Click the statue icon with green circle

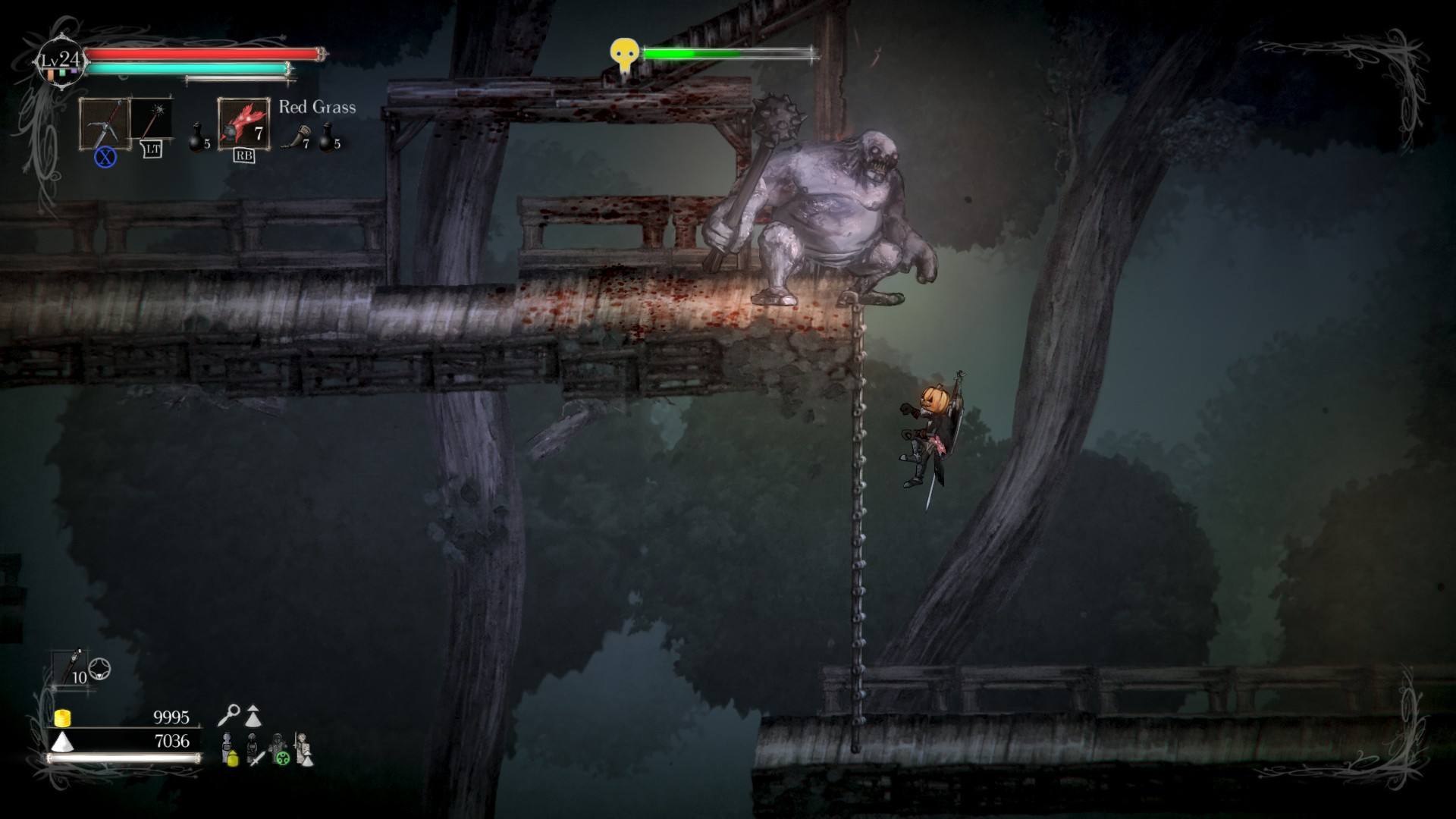pos(280,749)
